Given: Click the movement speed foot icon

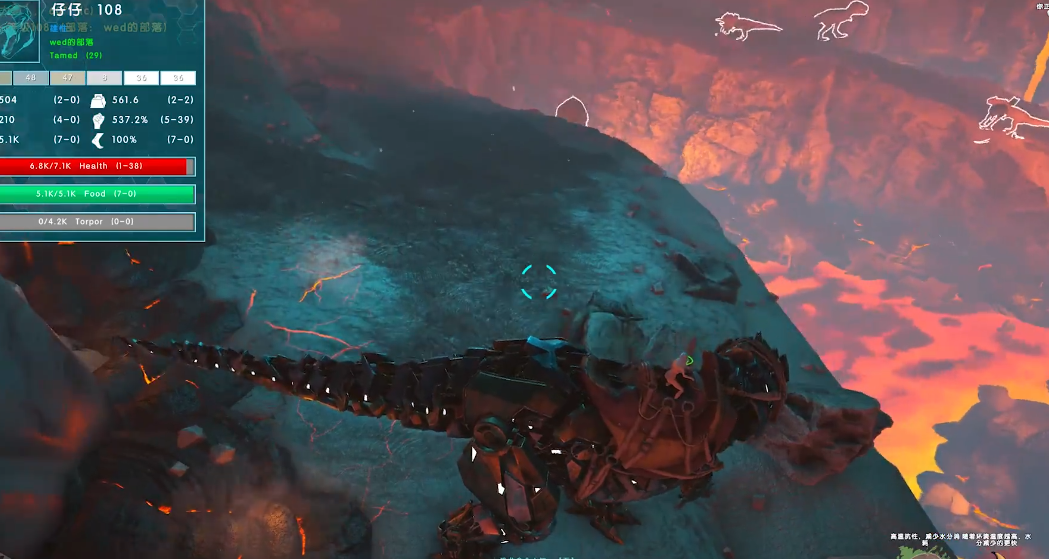Looking at the screenshot, I should (99, 140).
